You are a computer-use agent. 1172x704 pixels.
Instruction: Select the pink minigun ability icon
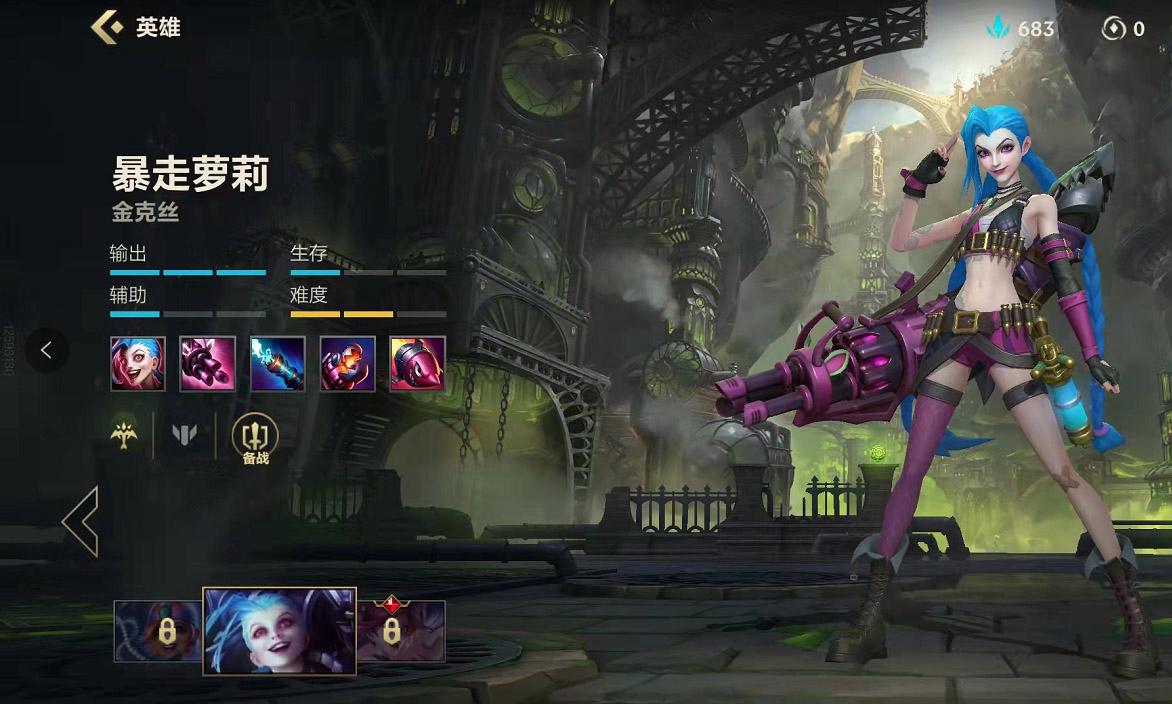pyautogui.click(x=208, y=363)
